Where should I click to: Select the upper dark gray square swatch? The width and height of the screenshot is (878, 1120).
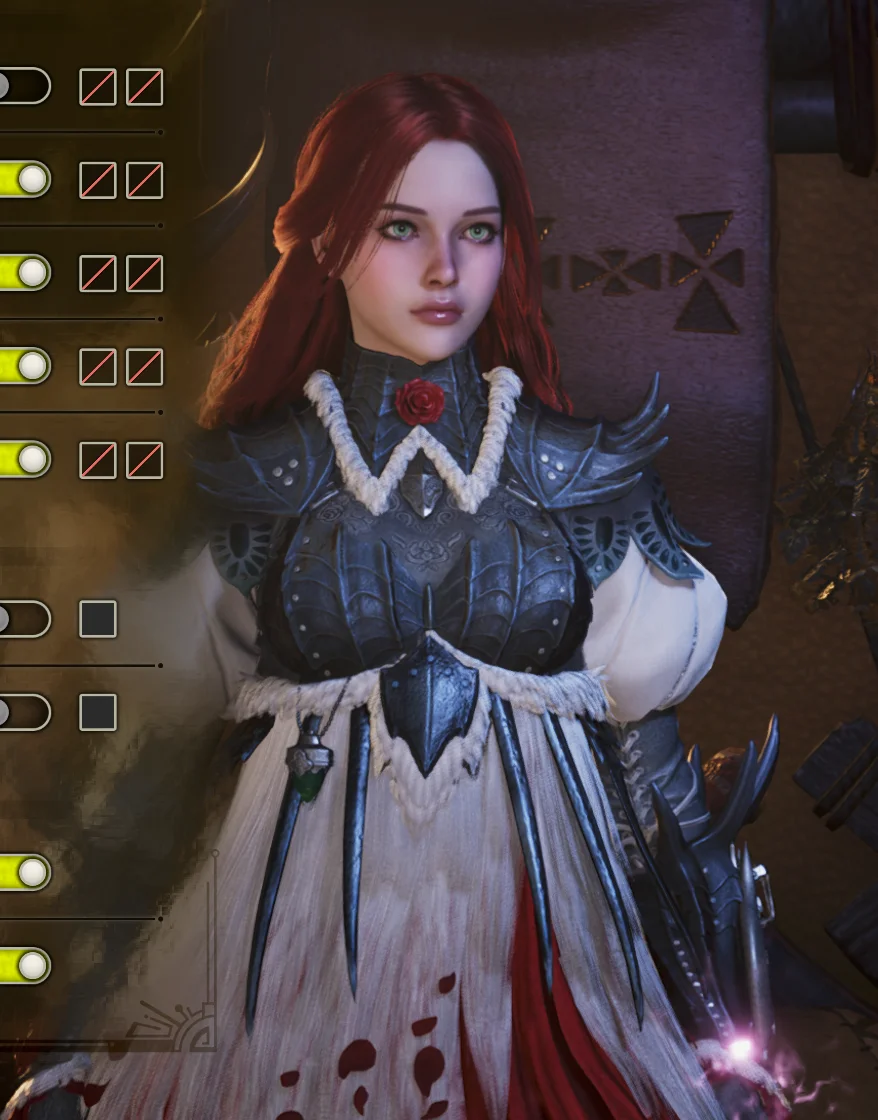(x=98, y=619)
